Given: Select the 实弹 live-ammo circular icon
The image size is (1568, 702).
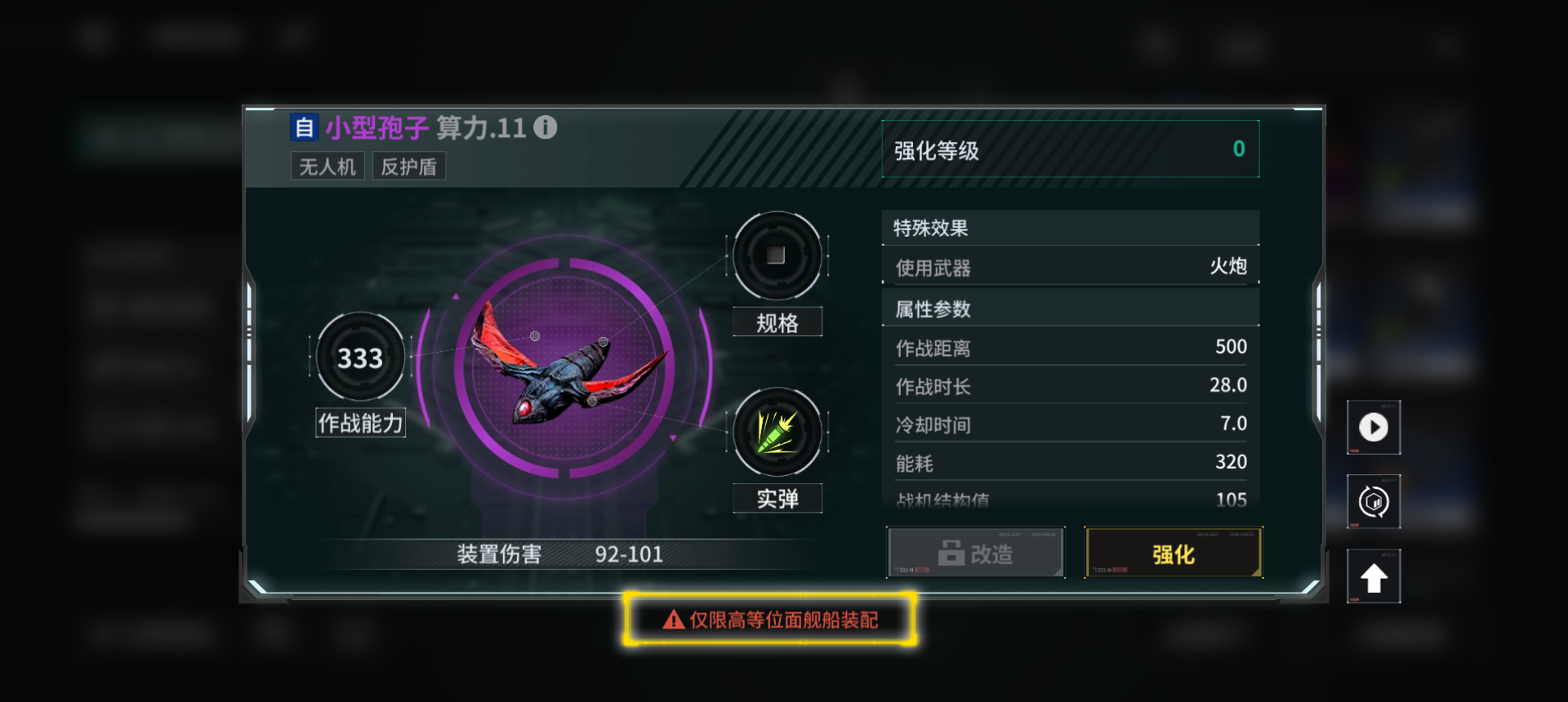Looking at the screenshot, I should click(x=776, y=433).
